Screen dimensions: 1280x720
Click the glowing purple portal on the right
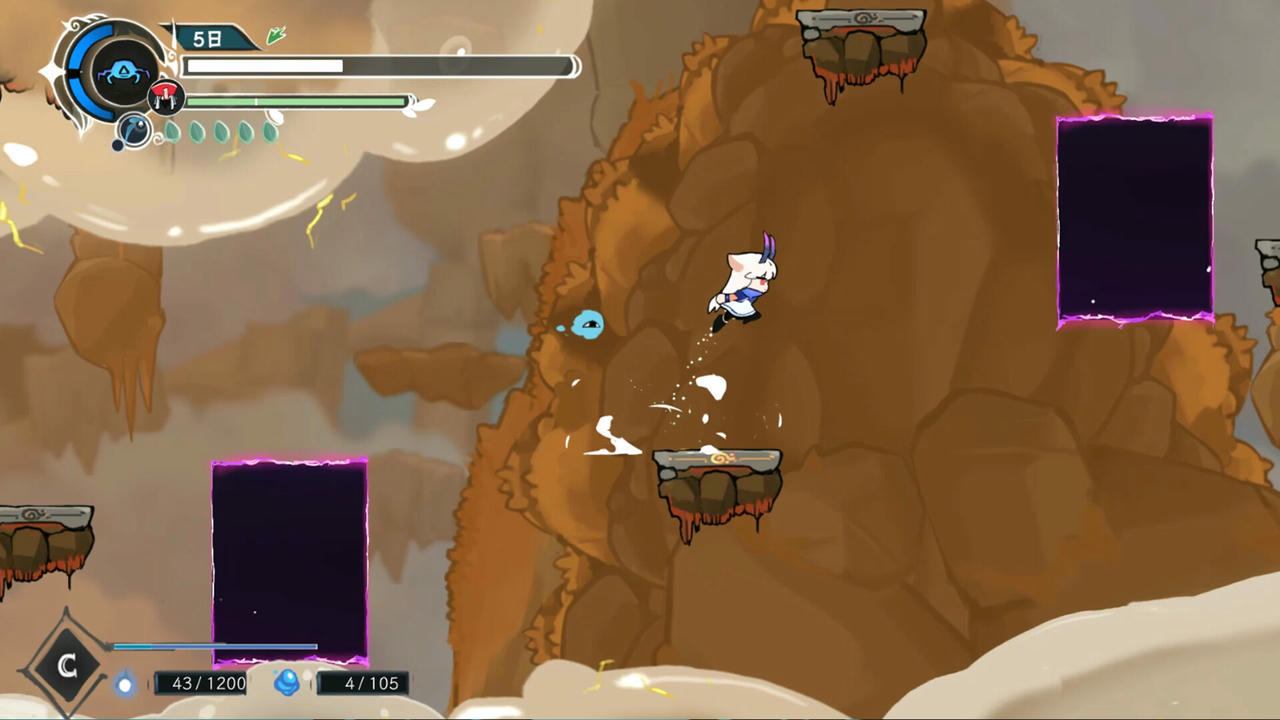(1134, 218)
